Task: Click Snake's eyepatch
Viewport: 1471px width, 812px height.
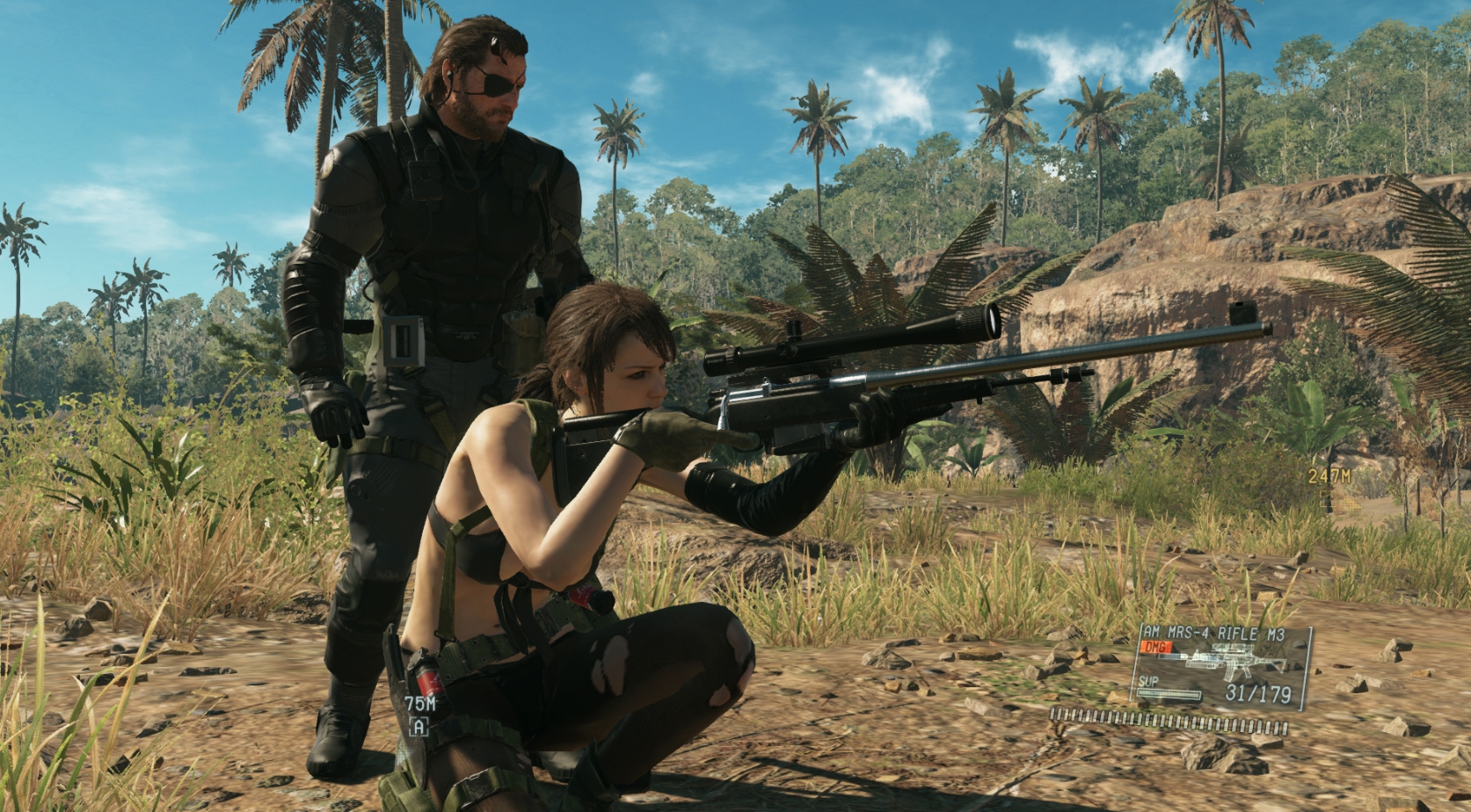Action: click(x=498, y=83)
